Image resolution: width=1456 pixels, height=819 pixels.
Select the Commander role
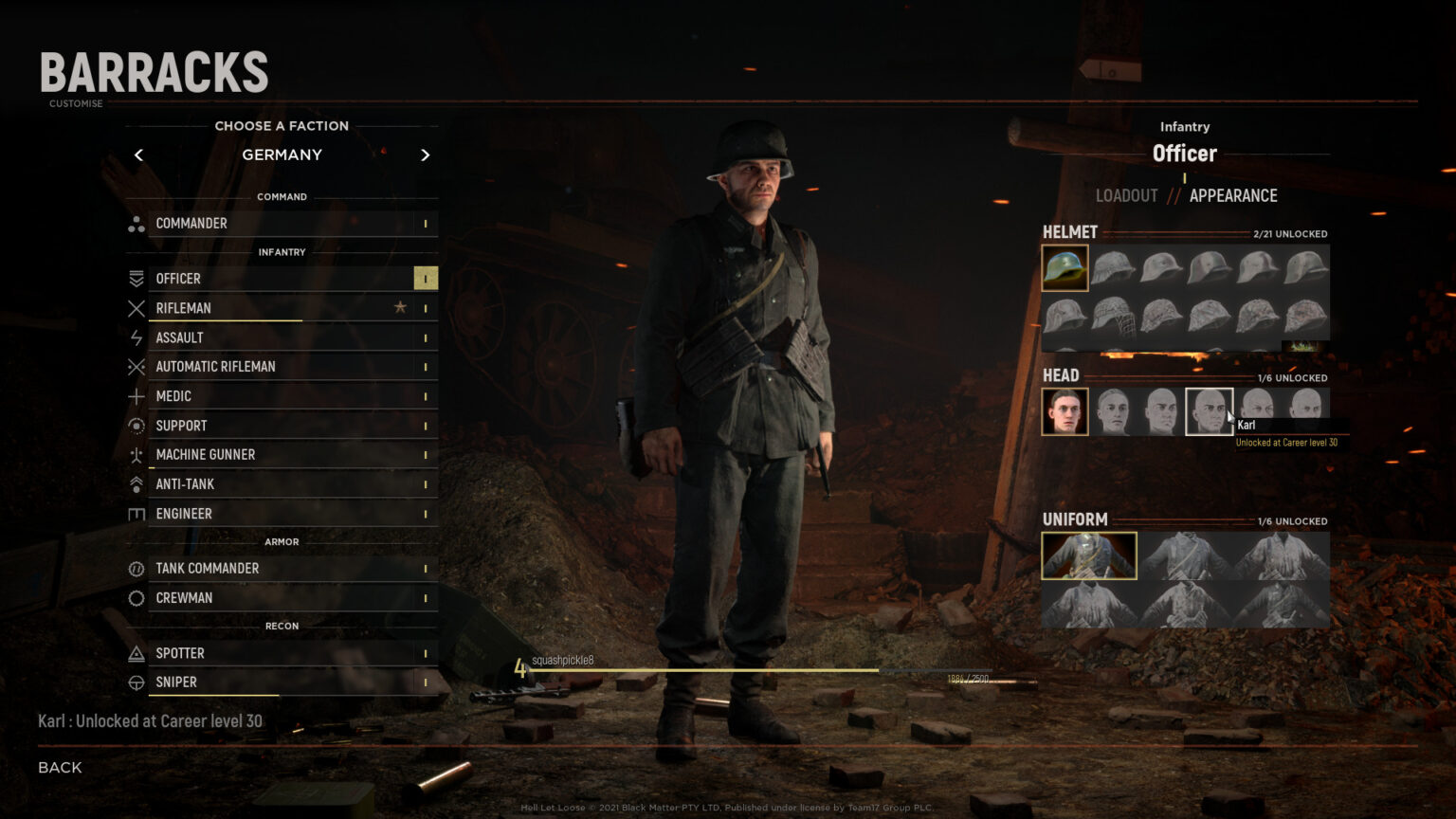pyautogui.click(x=191, y=224)
